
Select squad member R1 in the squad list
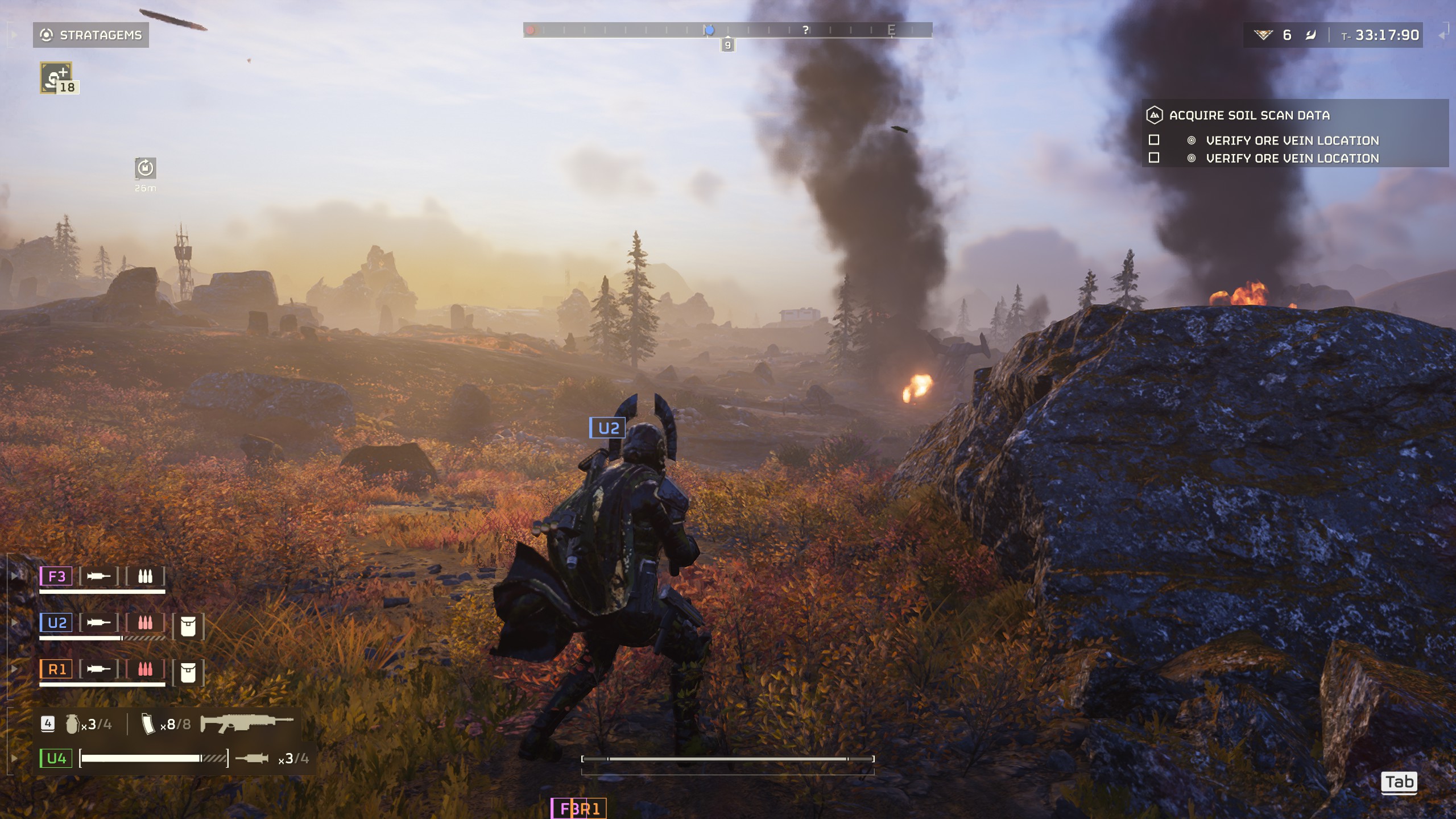(x=56, y=669)
